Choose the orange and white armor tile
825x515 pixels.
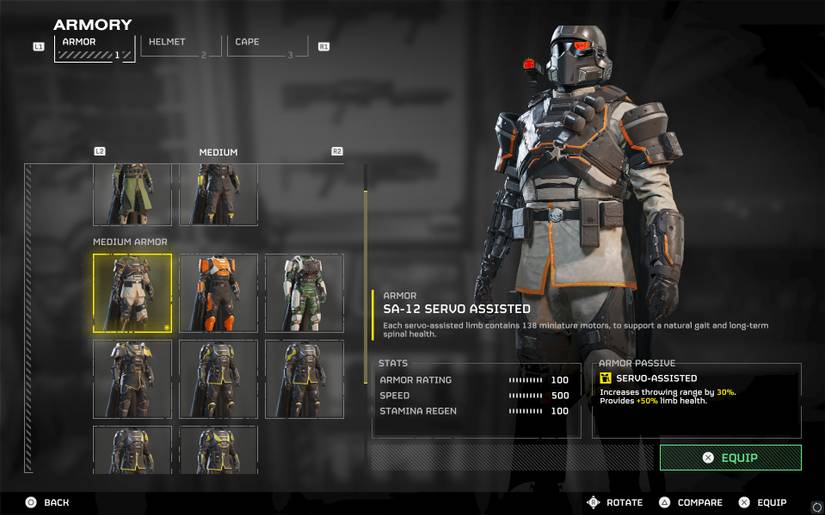coord(218,292)
